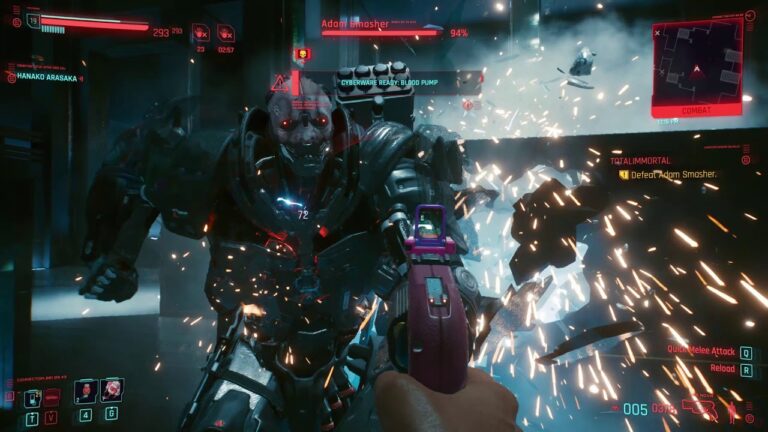Use the phone quick slot icon
The width and height of the screenshot is (768, 432).
32,398
